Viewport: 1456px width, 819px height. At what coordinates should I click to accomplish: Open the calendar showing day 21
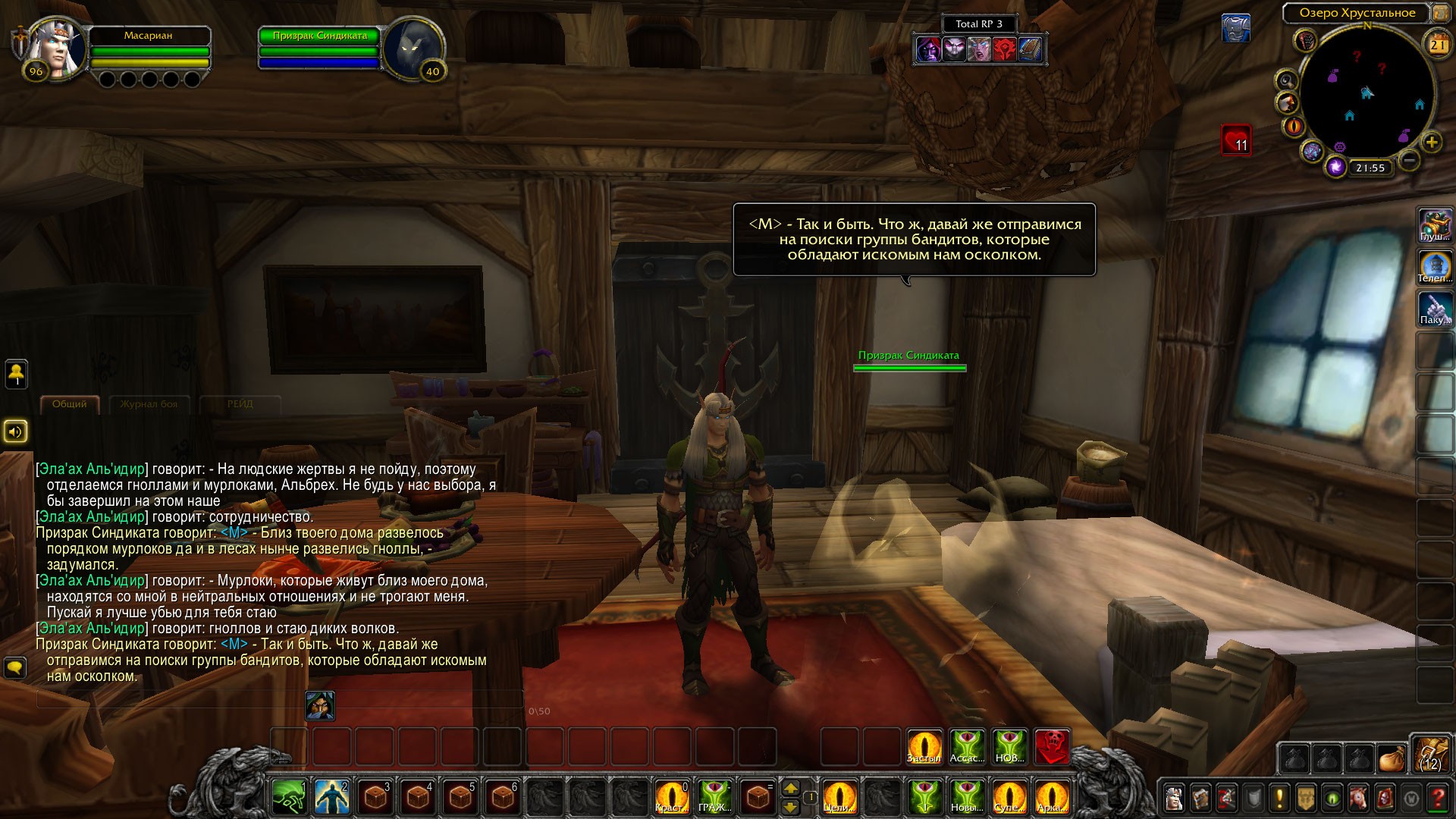pos(1438,44)
